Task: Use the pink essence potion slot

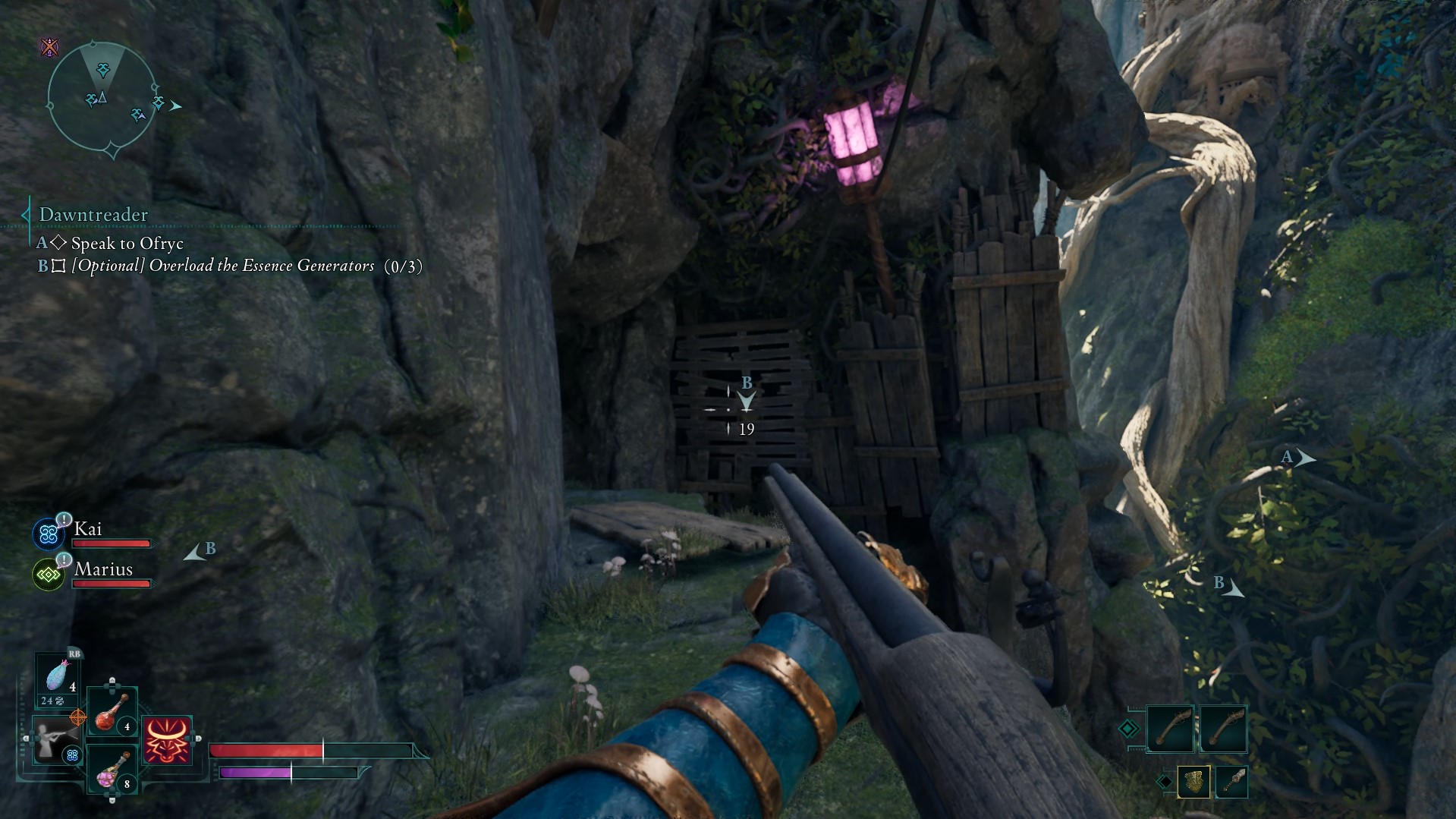Action: click(x=112, y=770)
